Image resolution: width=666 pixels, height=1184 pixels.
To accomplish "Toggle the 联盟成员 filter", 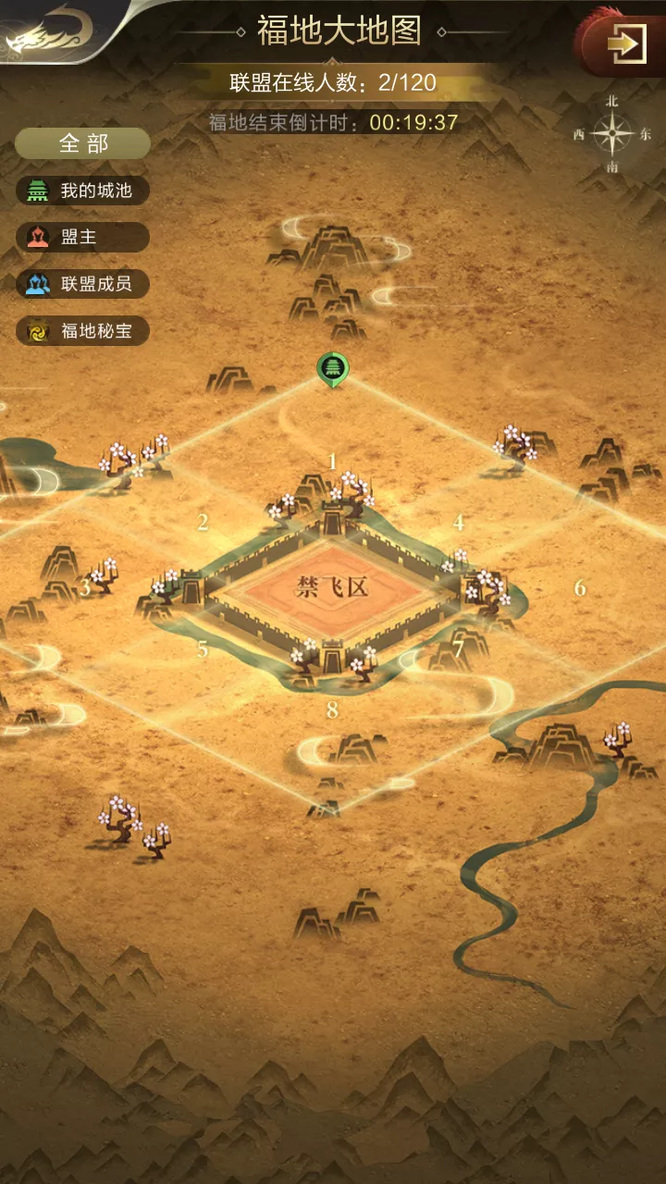I will (83, 284).
